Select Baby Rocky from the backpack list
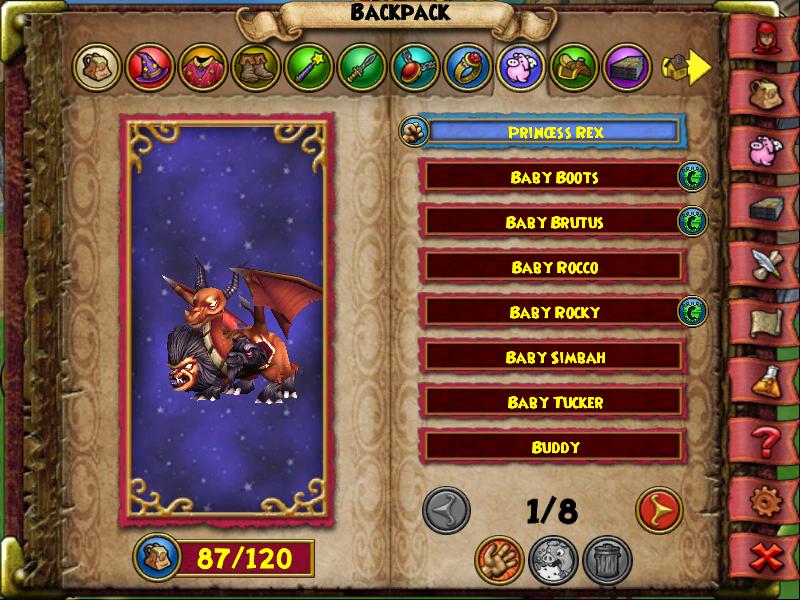800x600 pixels. (x=553, y=312)
